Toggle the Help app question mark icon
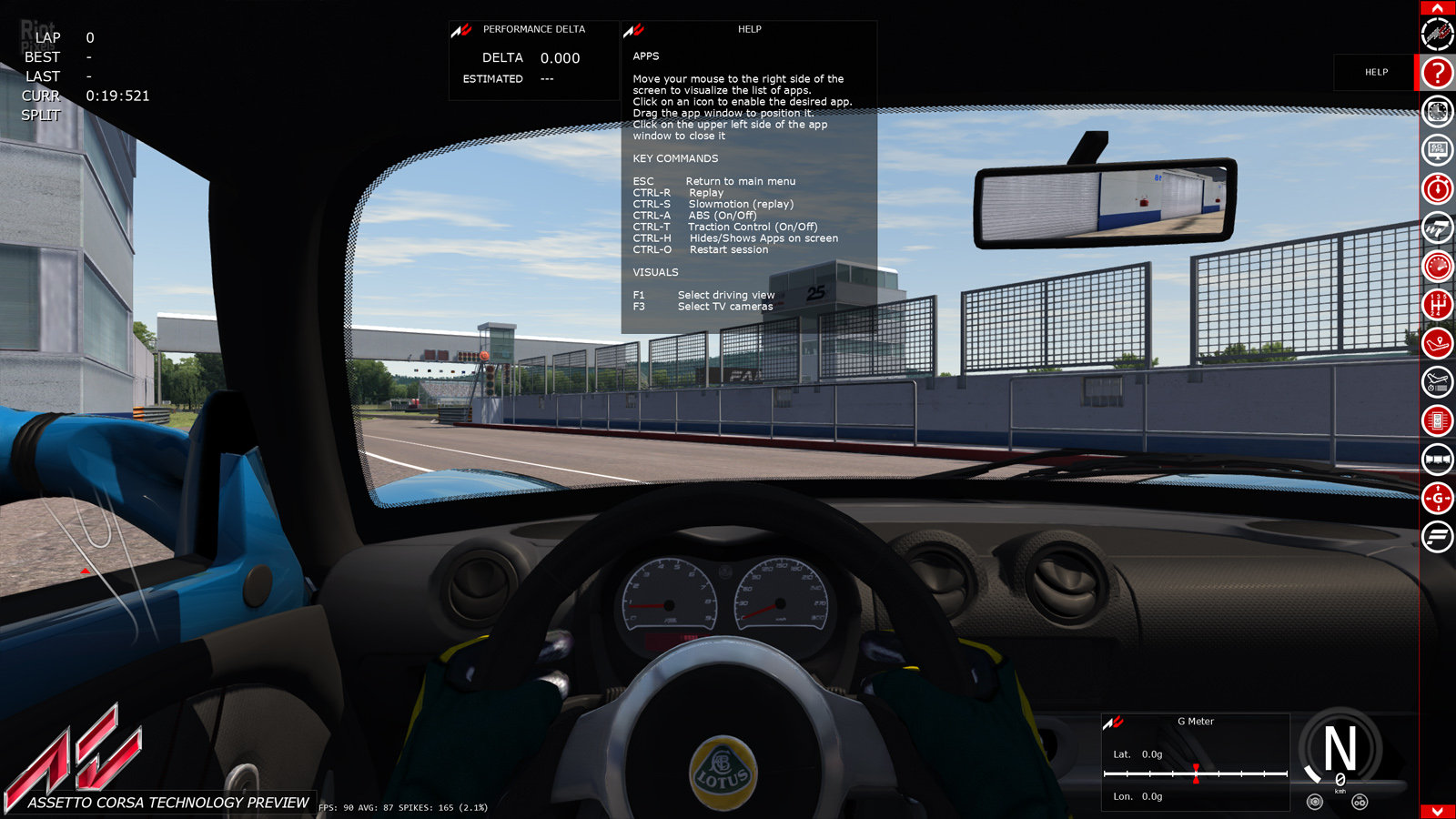Viewport: 1456px width, 819px height. (1438, 73)
